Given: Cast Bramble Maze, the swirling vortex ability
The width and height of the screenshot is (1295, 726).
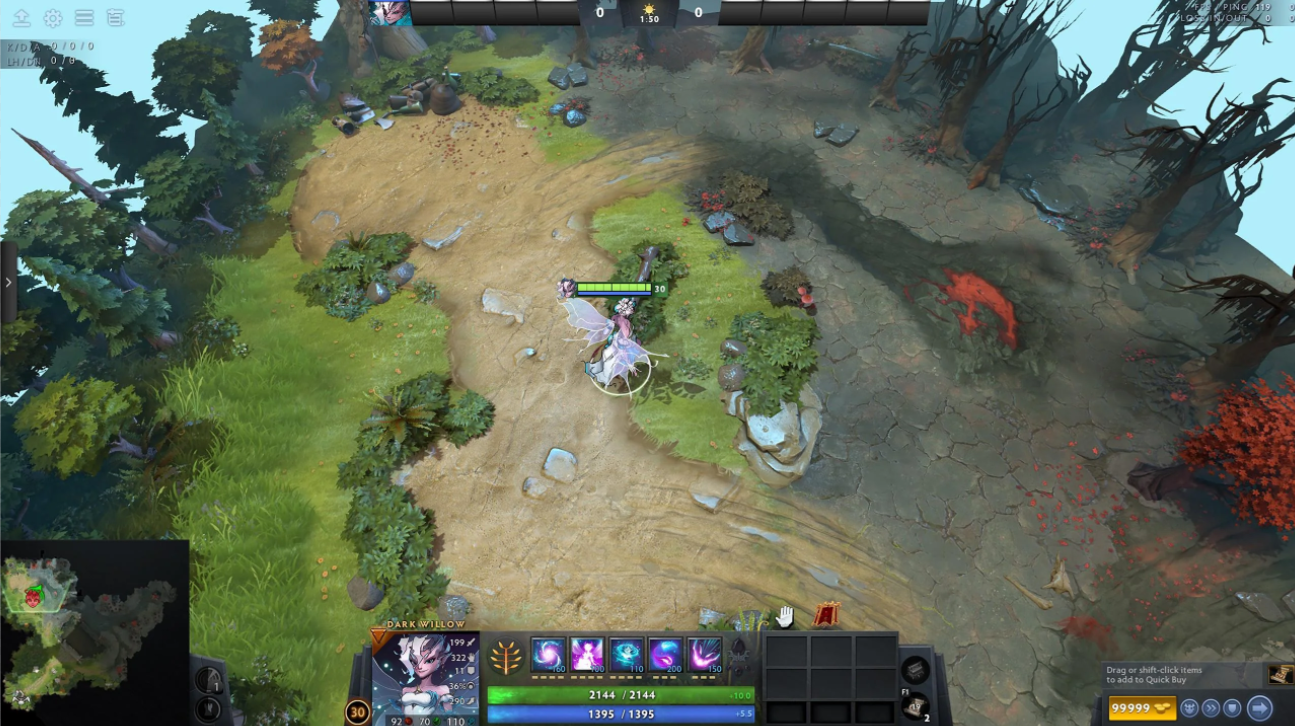Looking at the screenshot, I should click(548, 654).
